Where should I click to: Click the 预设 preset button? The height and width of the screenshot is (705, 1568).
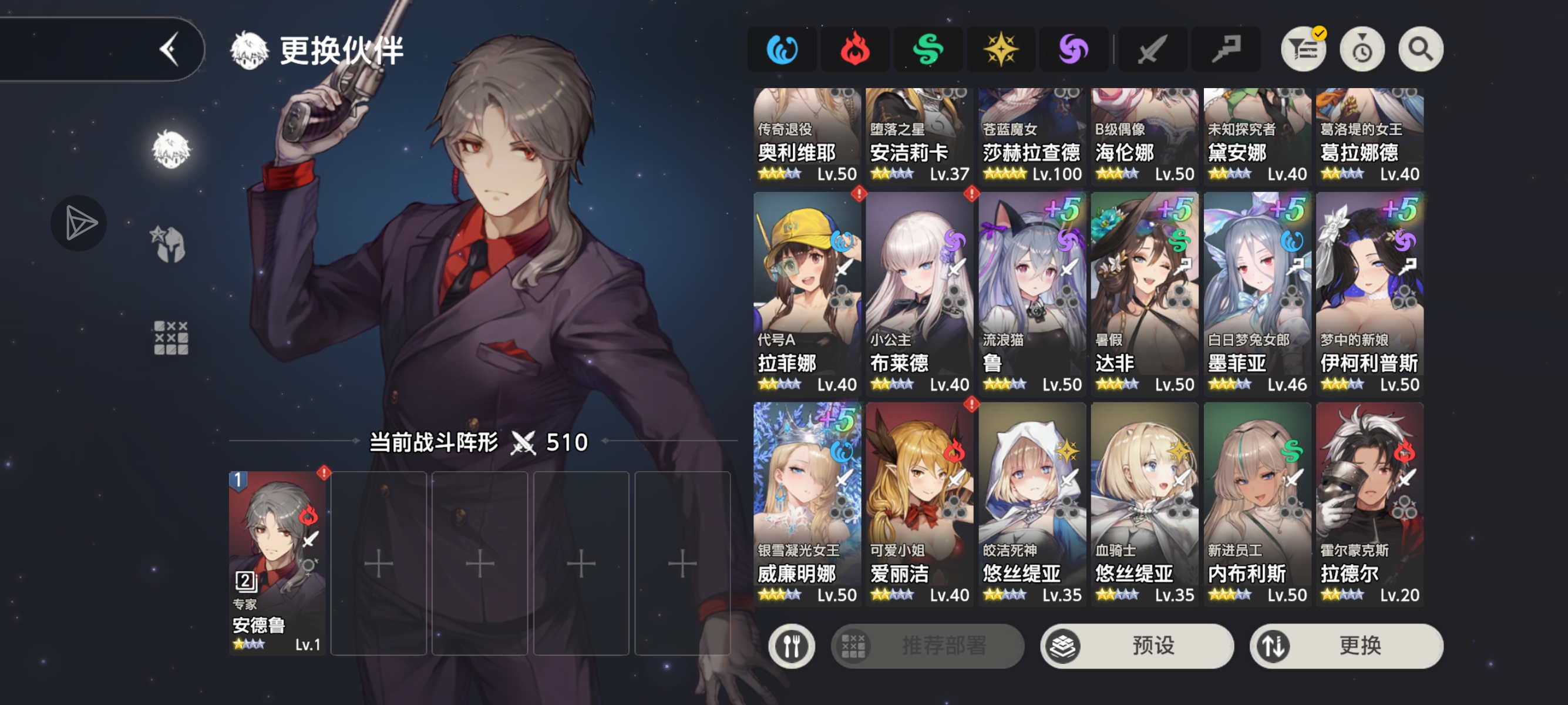1136,645
